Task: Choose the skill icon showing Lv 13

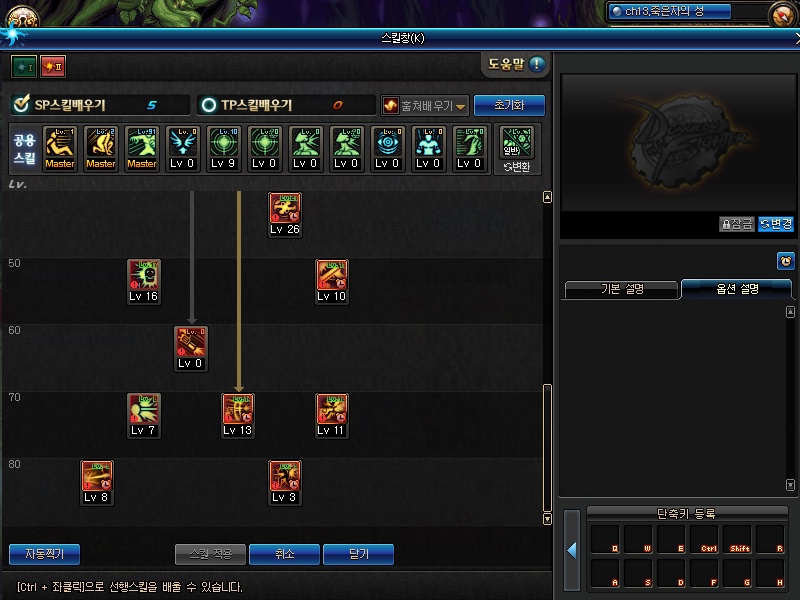Action: point(238,410)
